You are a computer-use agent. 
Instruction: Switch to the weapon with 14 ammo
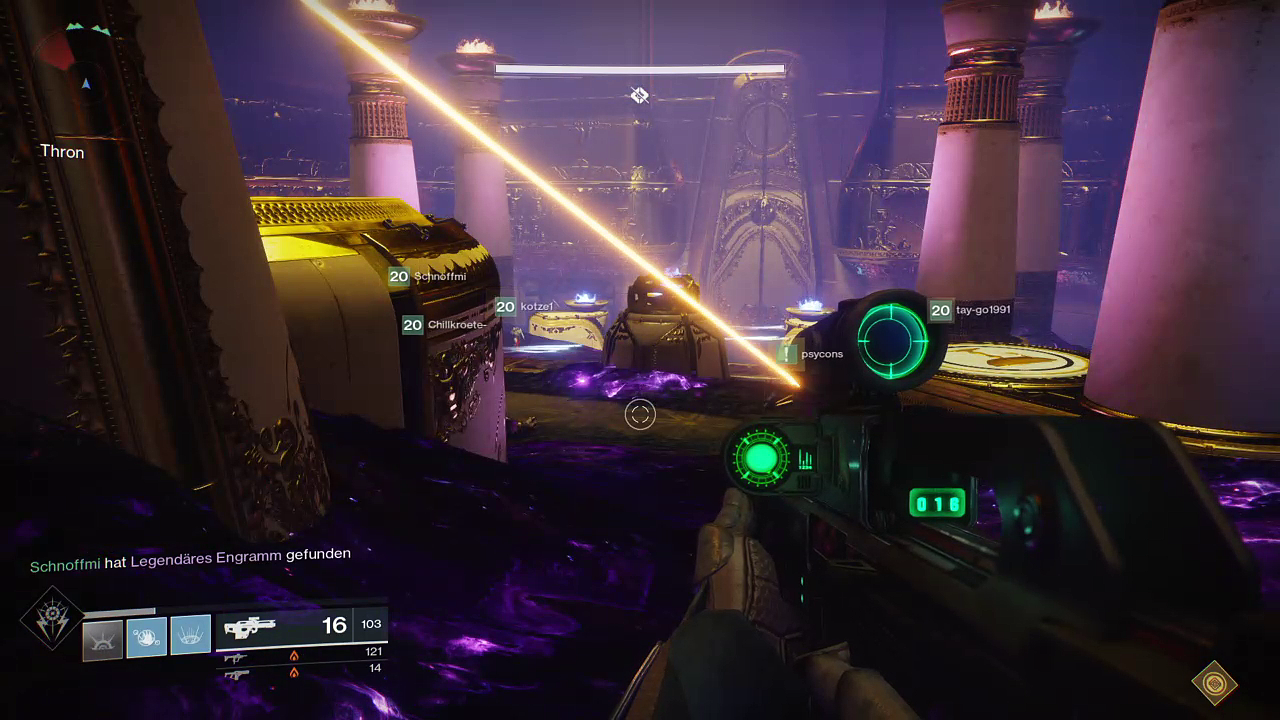[301, 670]
